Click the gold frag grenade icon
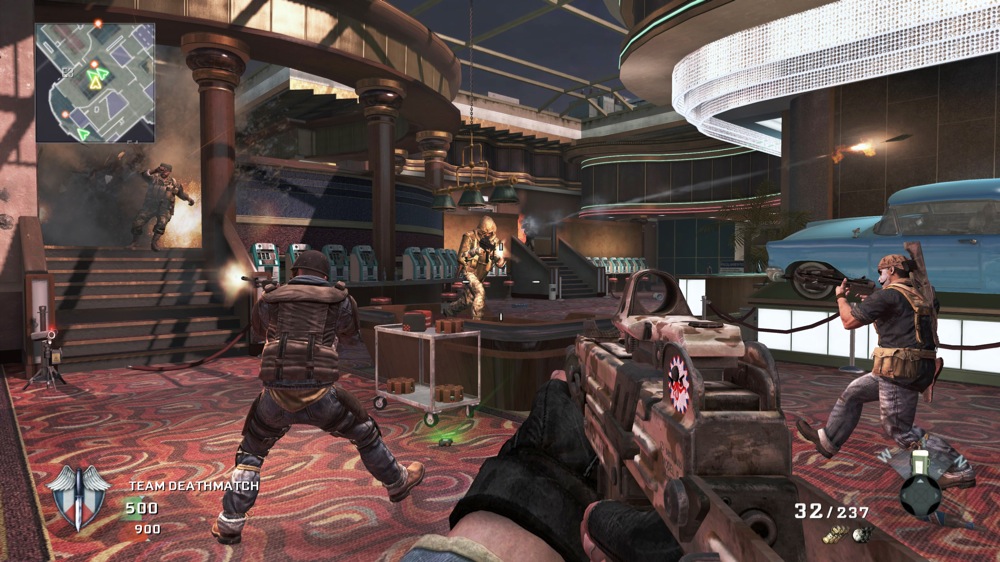1000x562 pixels. pyautogui.click(x=837, y=536)
